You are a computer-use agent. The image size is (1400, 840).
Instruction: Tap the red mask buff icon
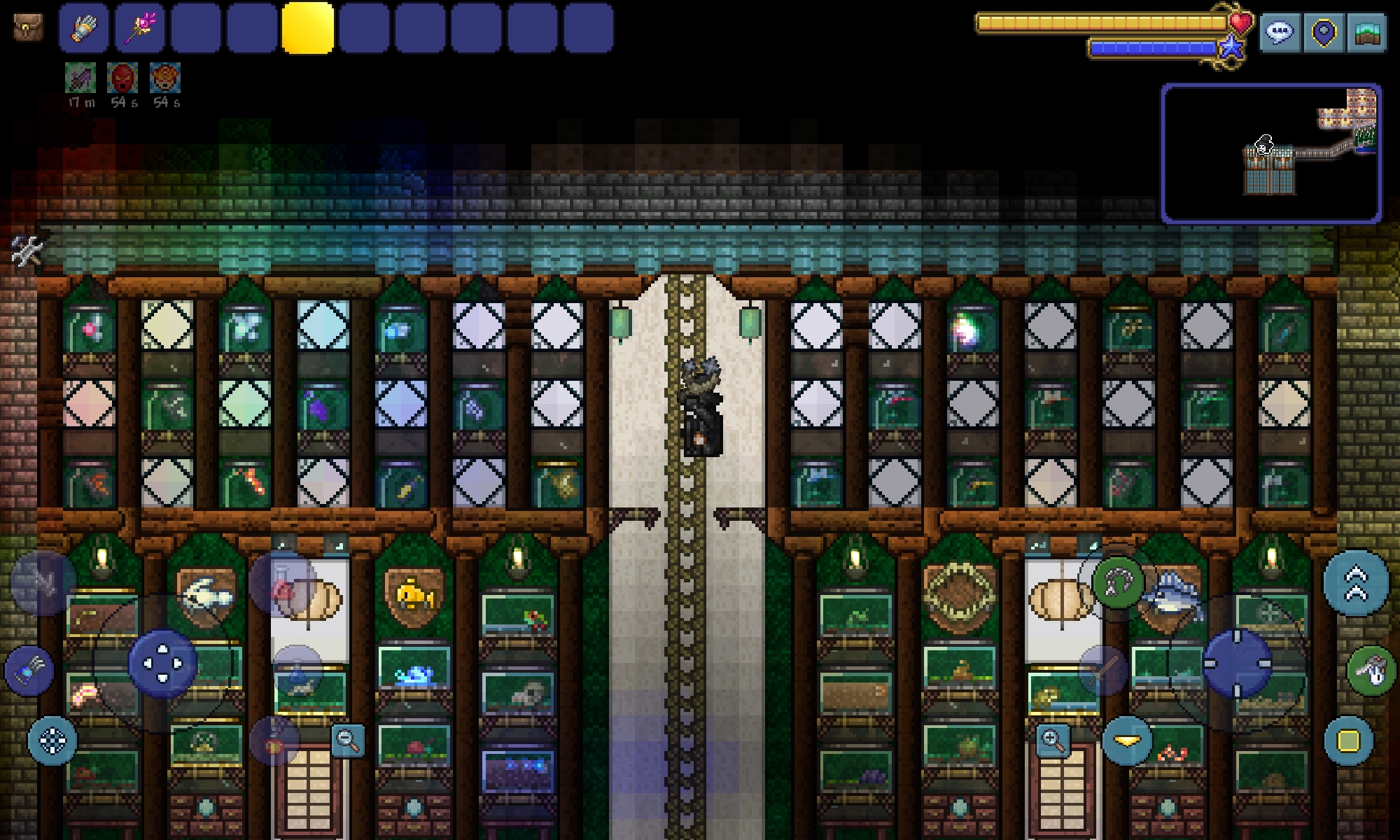tap(123, 78)
